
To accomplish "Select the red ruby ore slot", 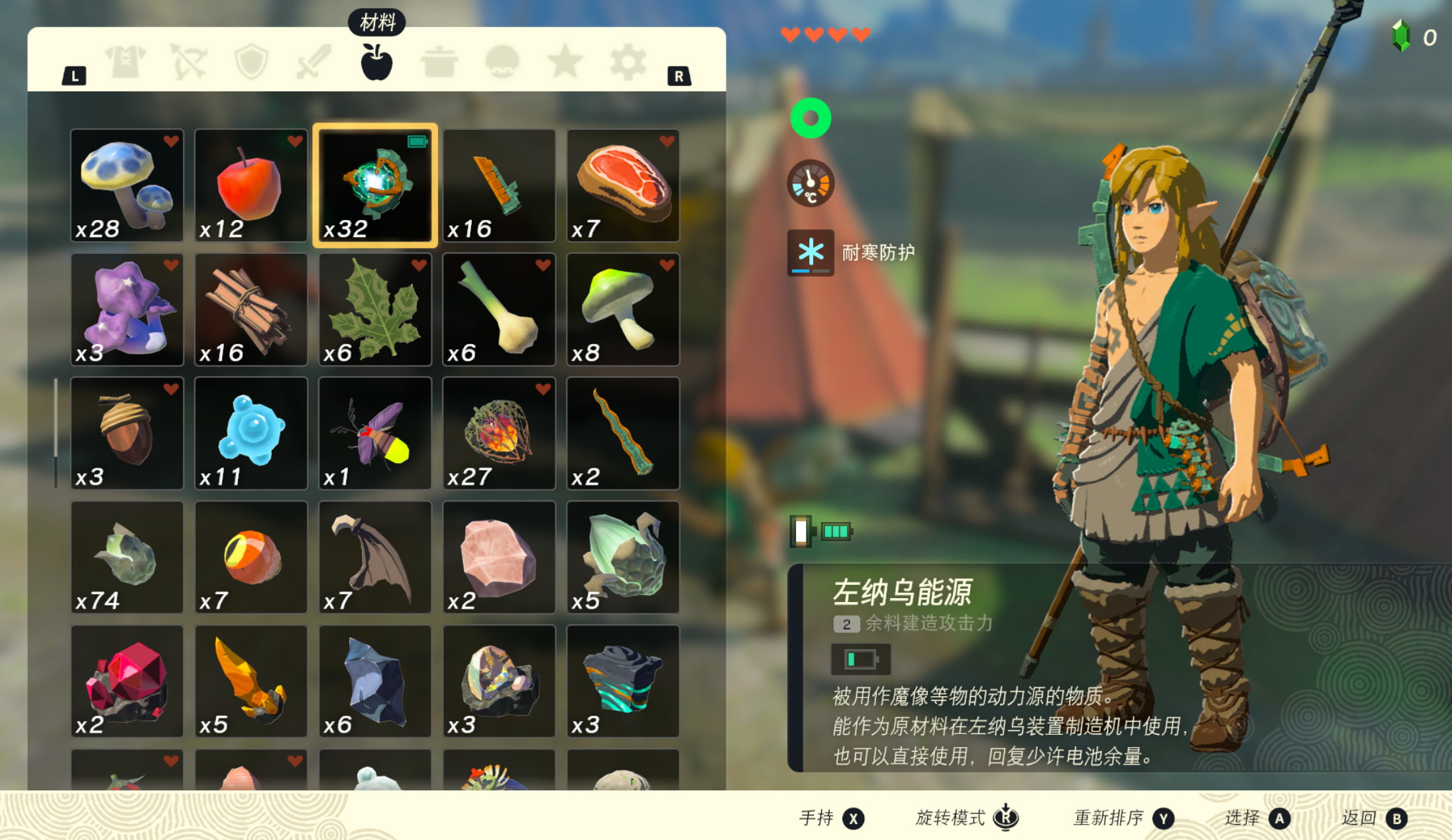I will tap(127, 681).
